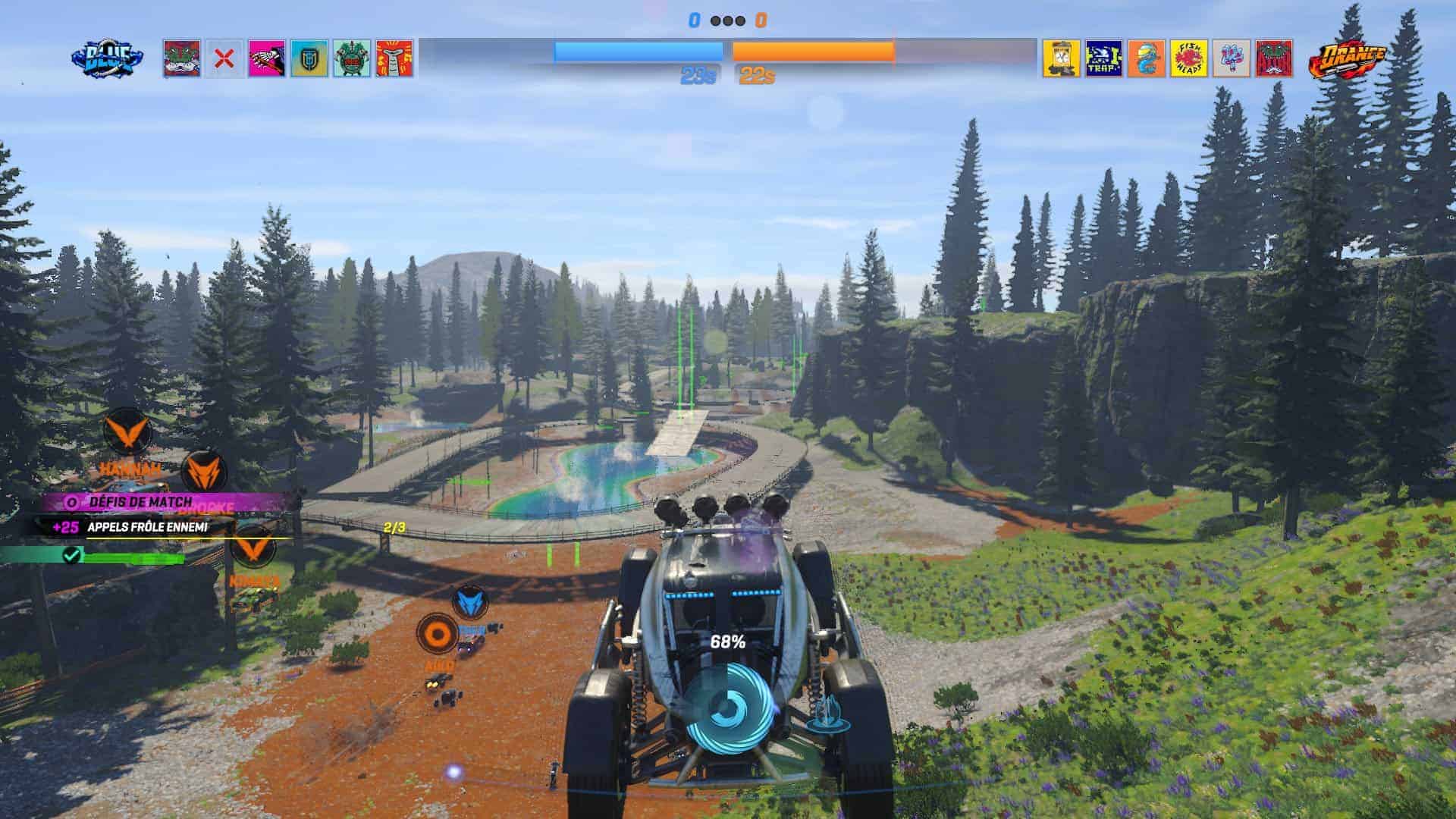Select the Appels Frôle Ennemi challenge row
Viewport: 1456px width, 819px height.
[148, 527]
